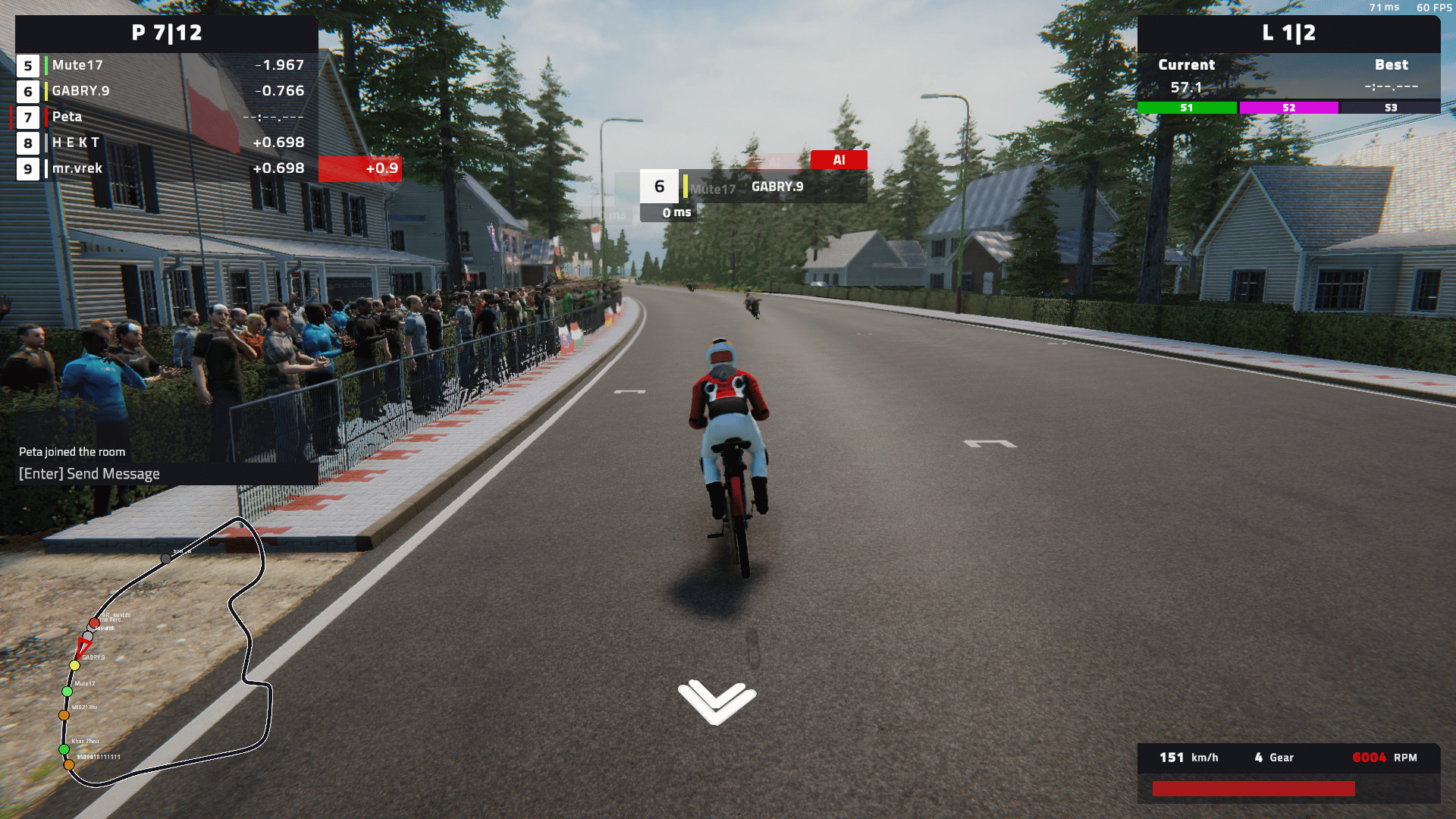Click the GABRY.9 rider name tag
Screen dimensions: 1456x819
777,187
